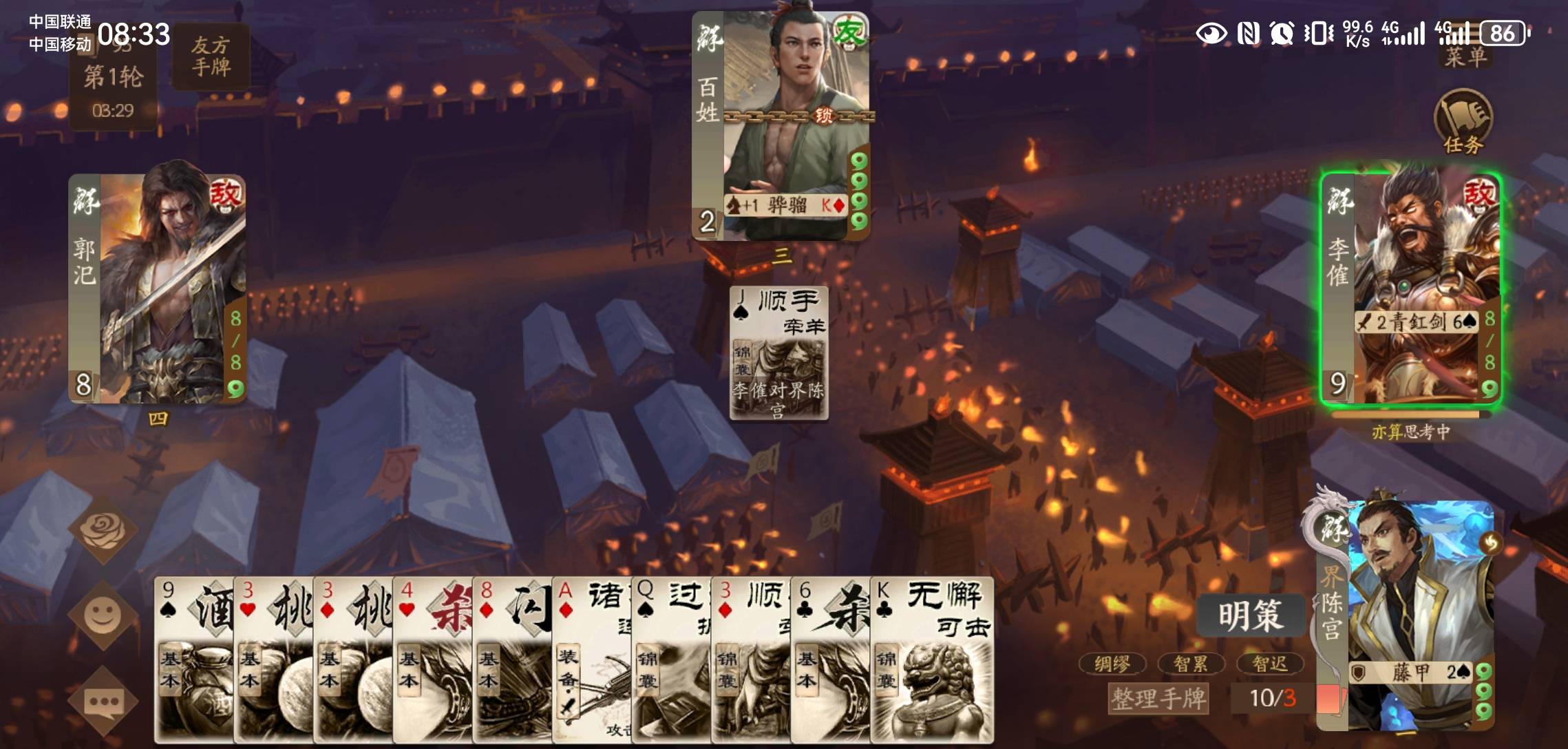This screenshot has height=749, width=1568.
Task: Tap the 智累 skill label
Action: (x=1190, y=664)
